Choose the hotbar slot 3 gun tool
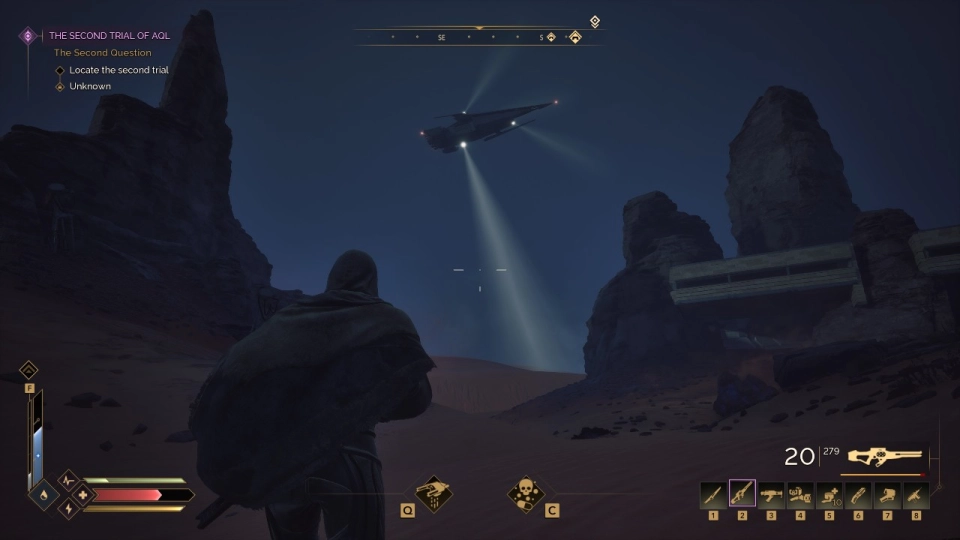The width and height of the screenshot is (960, 540). click(x=771, y=494)
